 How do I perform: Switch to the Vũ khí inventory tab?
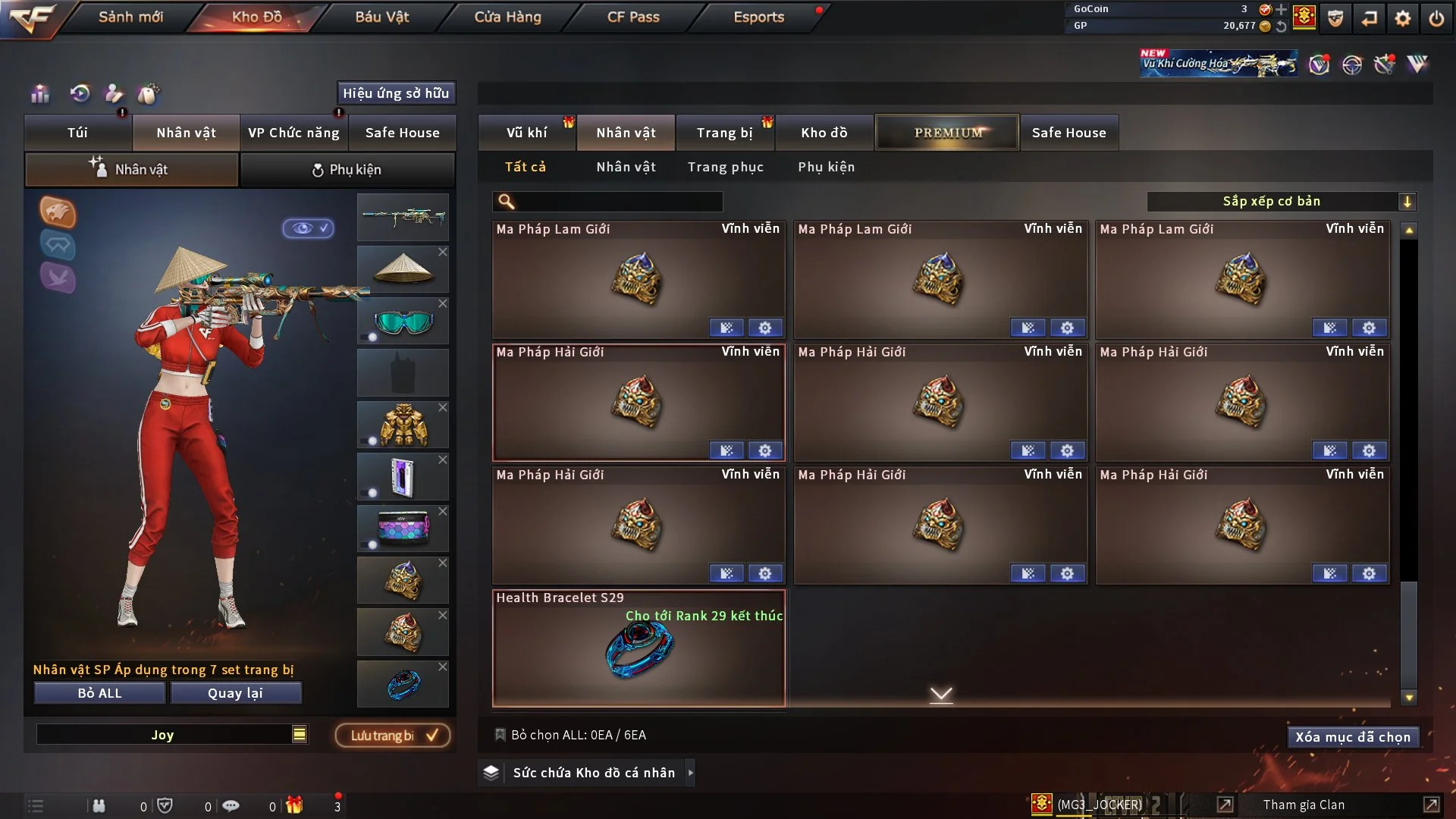click(526, 133)
